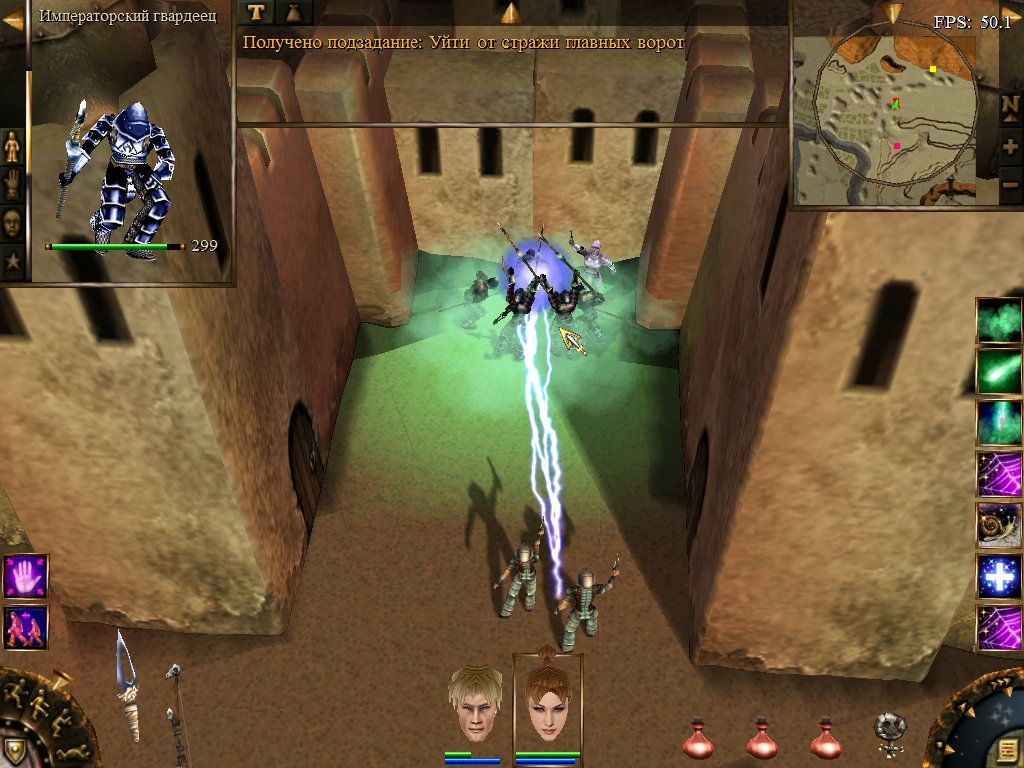This screenshot has height=768, width=1024.
Task: Switch to the face tab on target panel
Action: [x=12, y=221]
